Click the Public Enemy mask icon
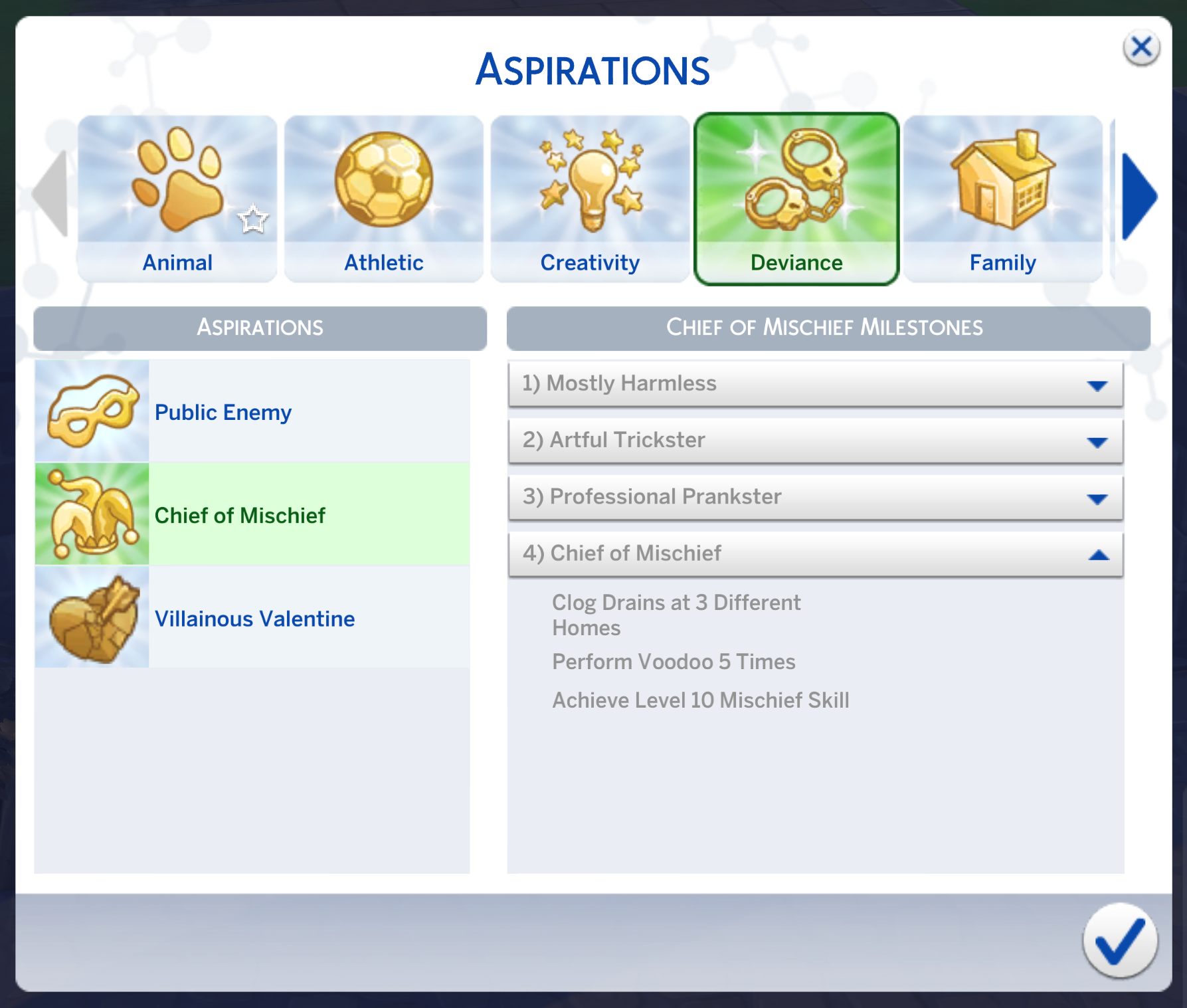Viewport: 1187px width, 1008px height. (x=92, y=411)
